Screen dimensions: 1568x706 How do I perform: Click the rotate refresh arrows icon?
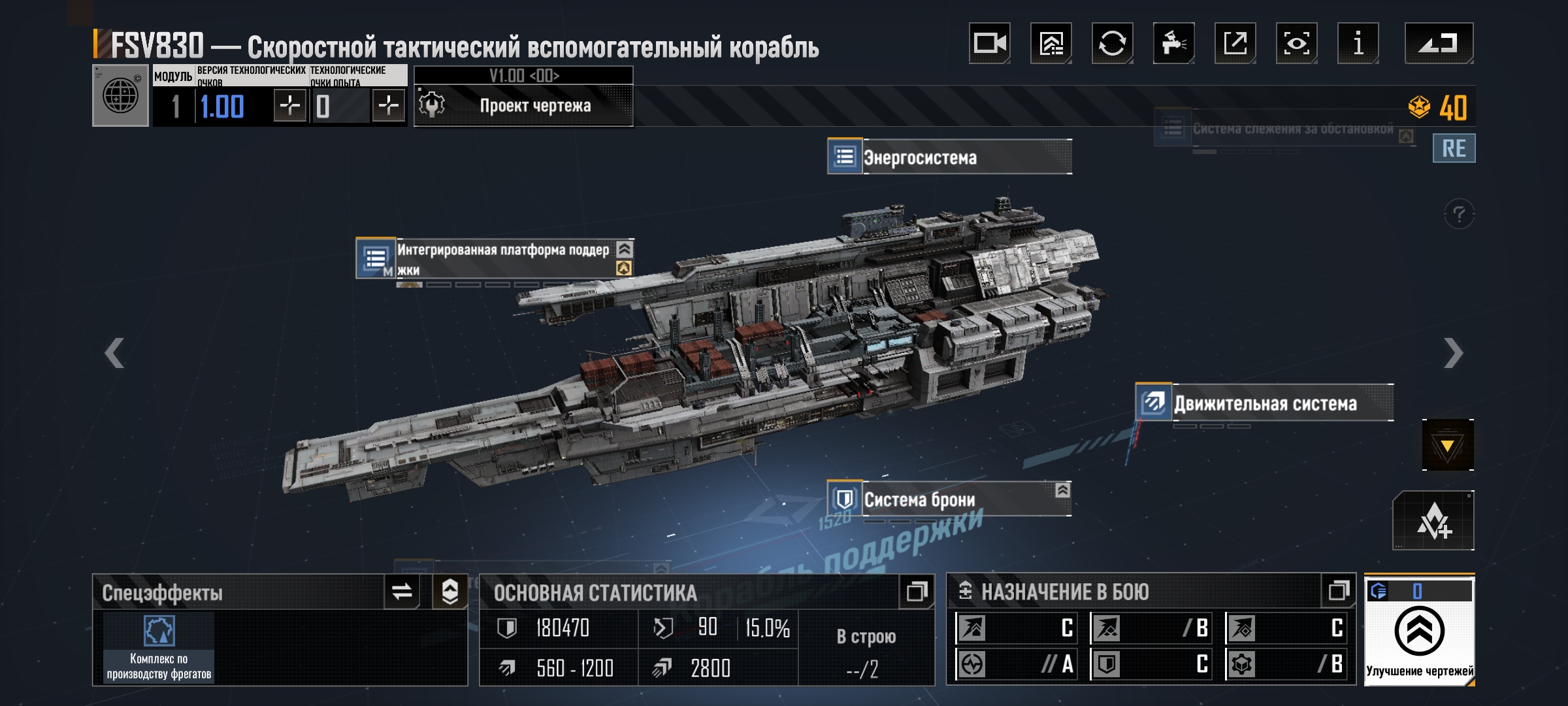click(x=1112, y=44)
